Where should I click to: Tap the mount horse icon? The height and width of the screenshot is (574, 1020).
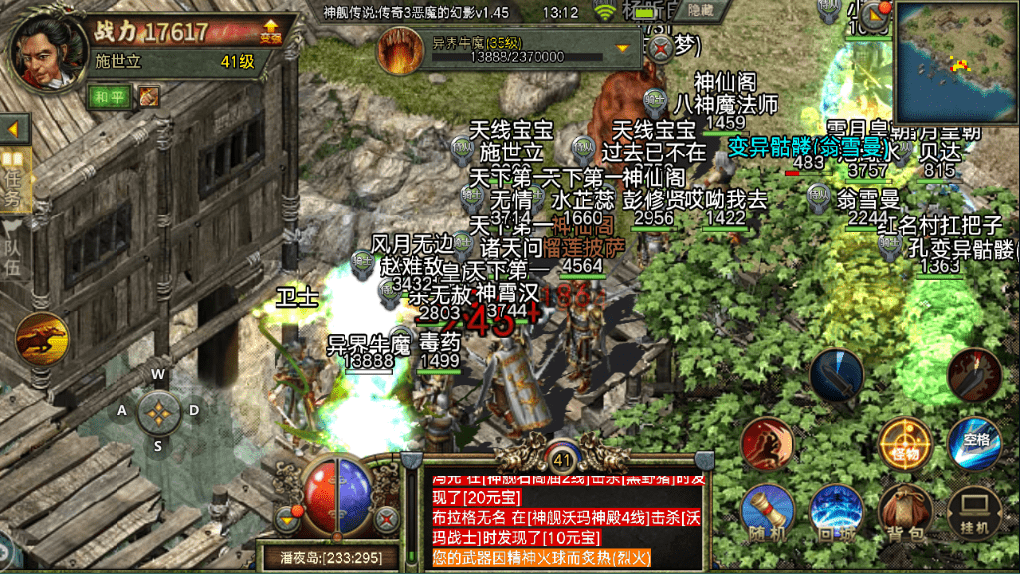click(x=43, y=339)
